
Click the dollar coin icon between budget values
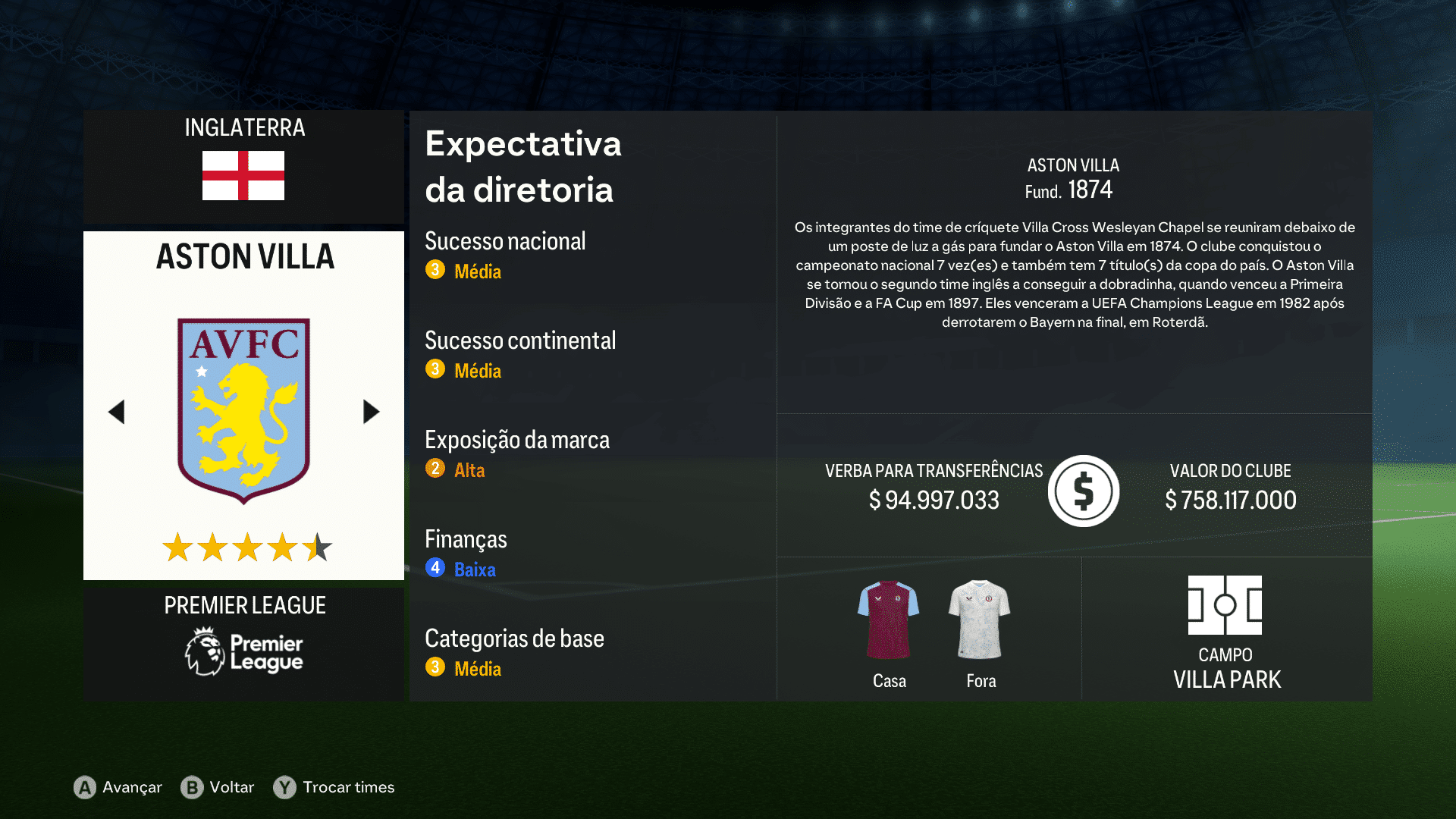pyautogui.click(x=1083, y=491)
